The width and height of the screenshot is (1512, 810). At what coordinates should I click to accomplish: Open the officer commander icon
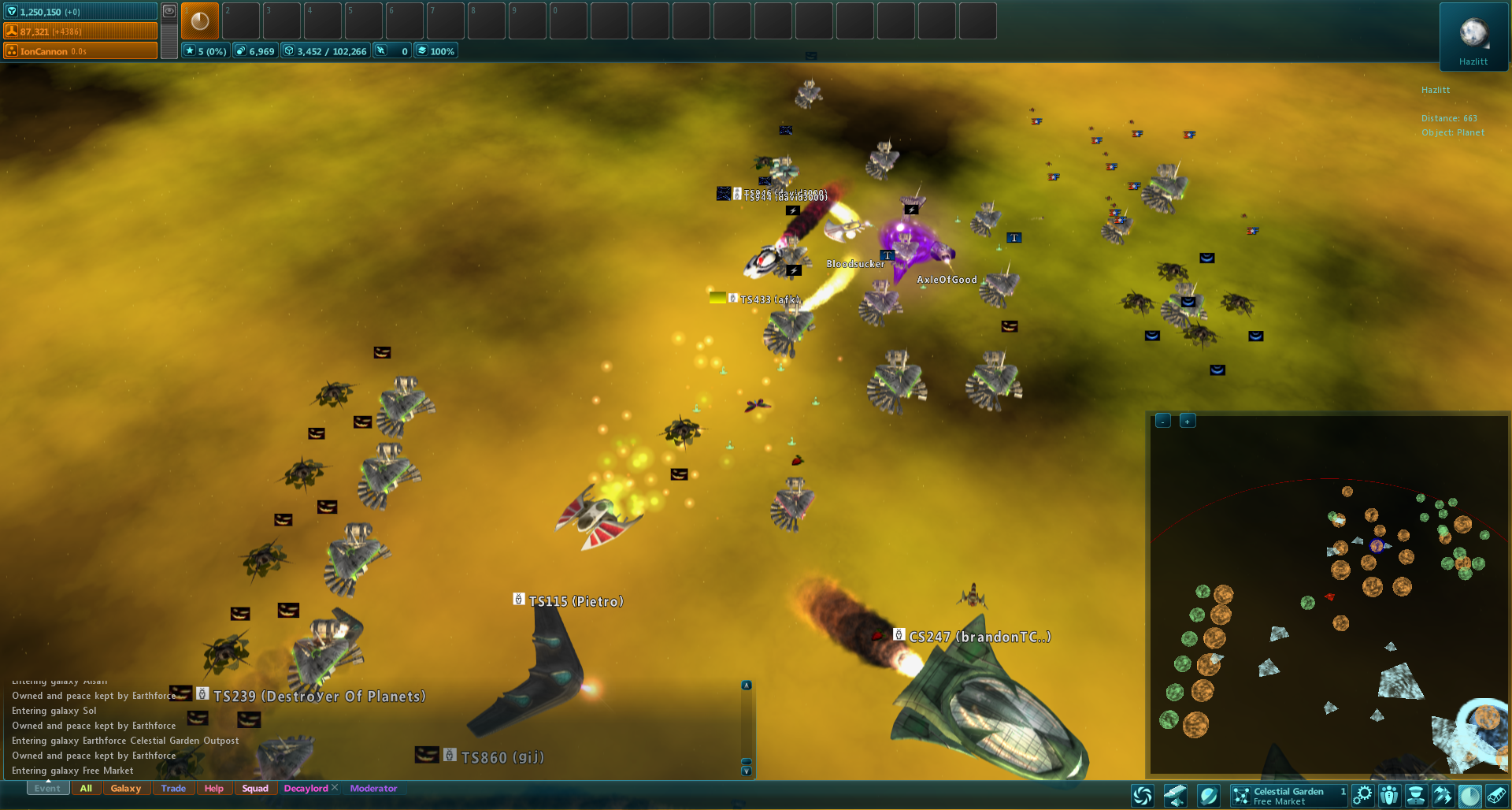coord(1416,796)
